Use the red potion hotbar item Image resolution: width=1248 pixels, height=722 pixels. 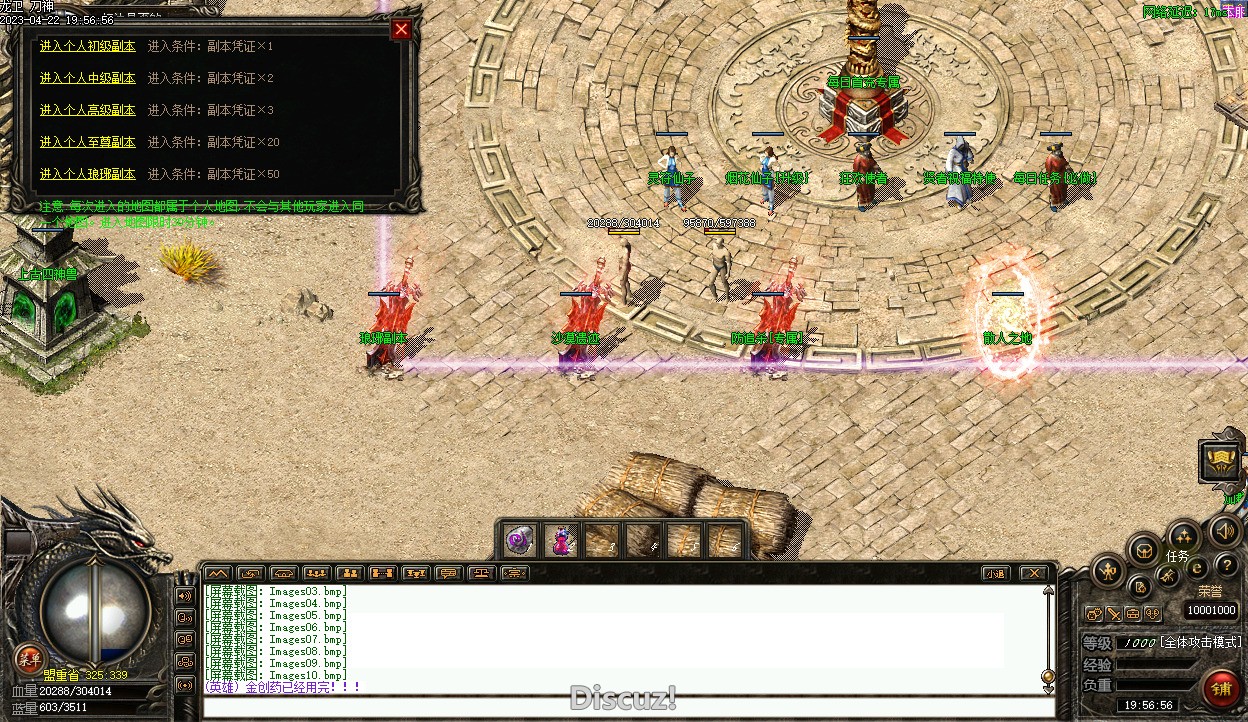[x=561, y=541]
